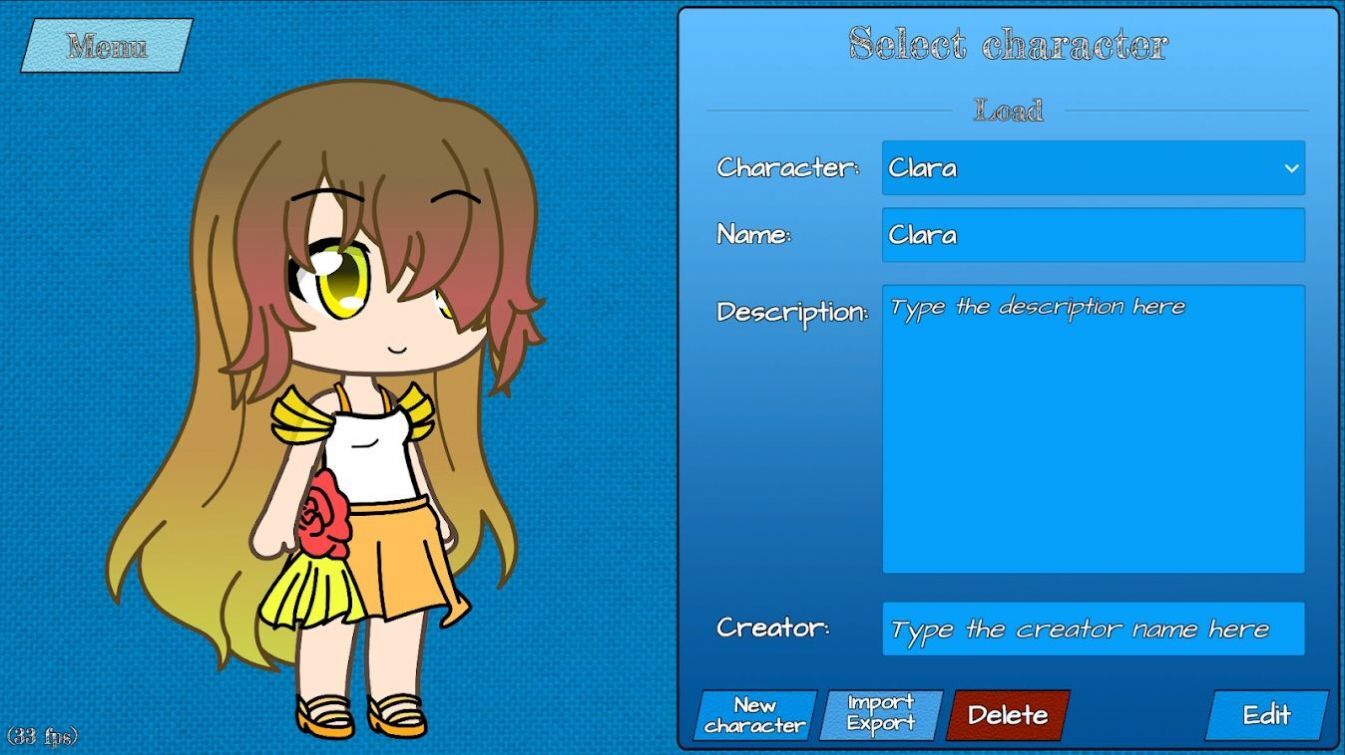Click Clara's face to inspect her
Image resolution: width=1345 pixels, height=755 pixels.
(x=370, y=300)
